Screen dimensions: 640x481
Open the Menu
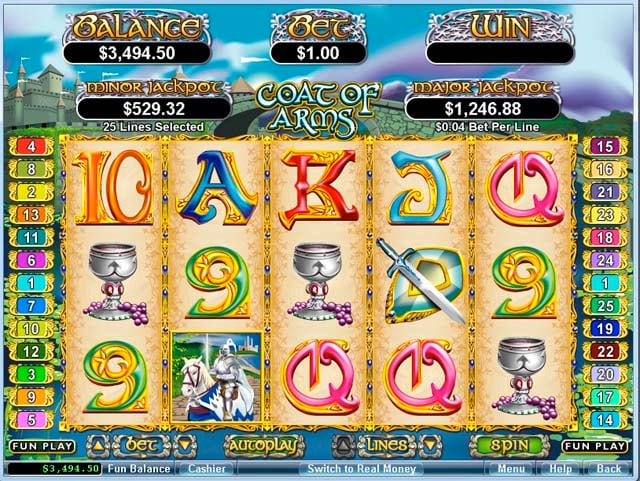(x=510, y=468)
